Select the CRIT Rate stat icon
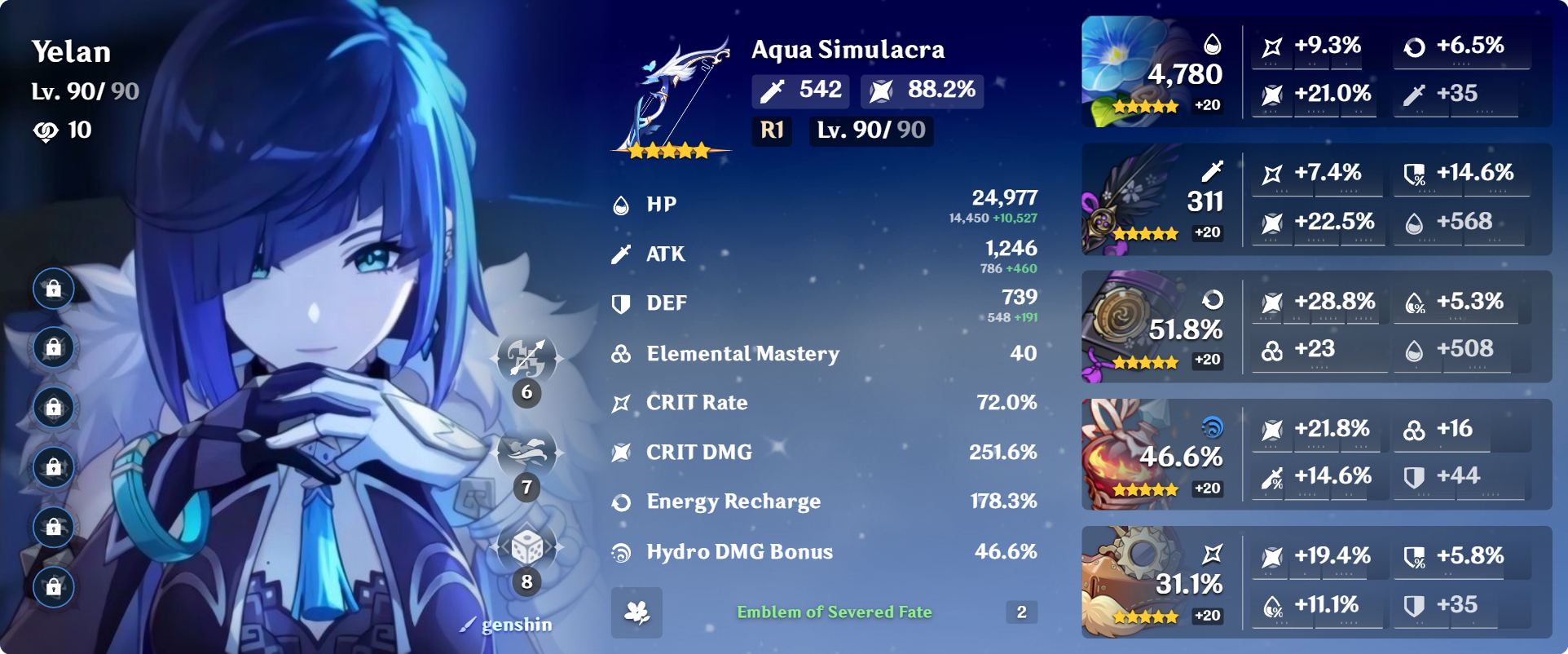The image size is (1568, 654). (x=621, y=402)
